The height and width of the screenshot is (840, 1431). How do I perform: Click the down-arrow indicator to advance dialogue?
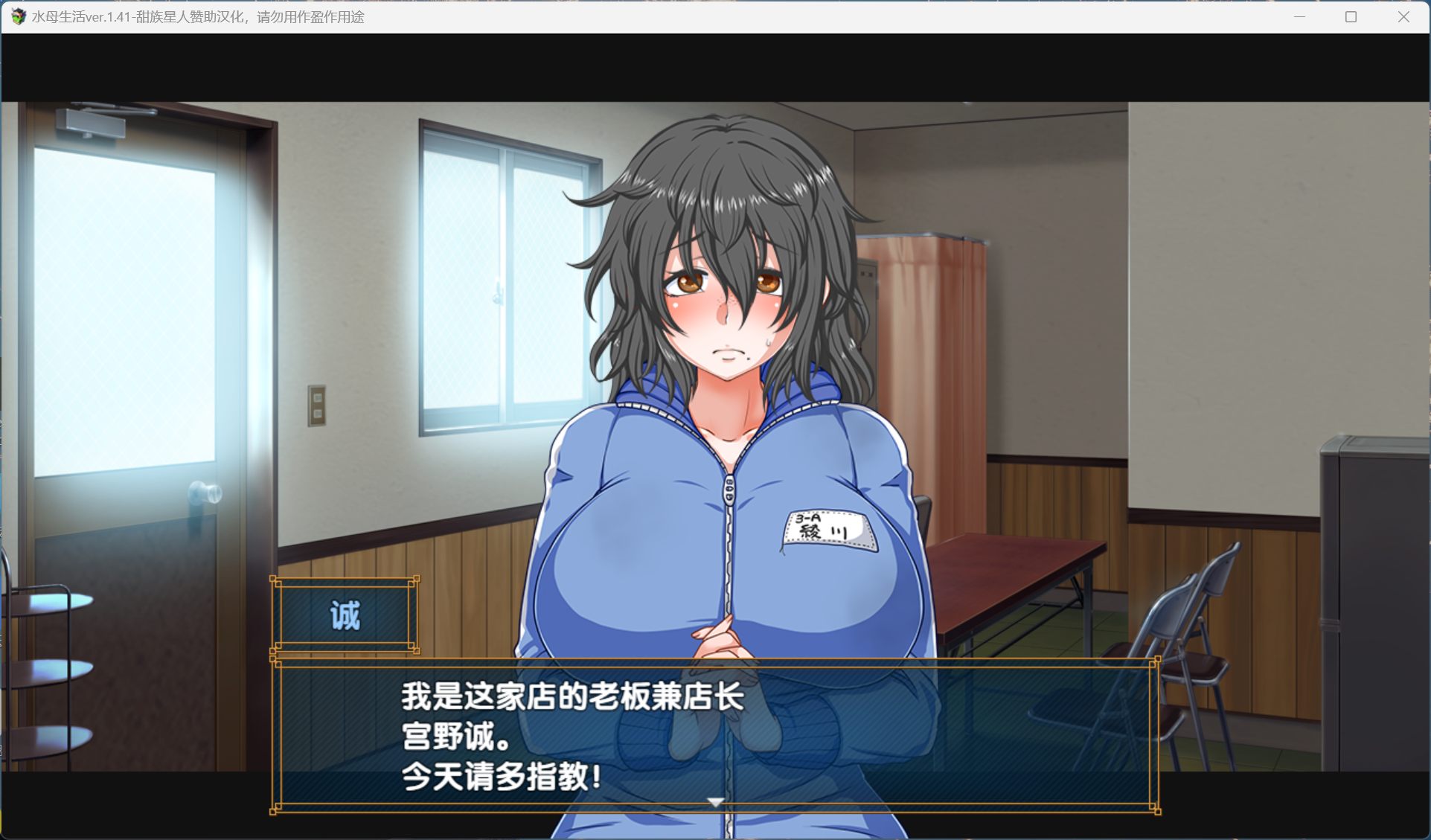pos(715,801)
